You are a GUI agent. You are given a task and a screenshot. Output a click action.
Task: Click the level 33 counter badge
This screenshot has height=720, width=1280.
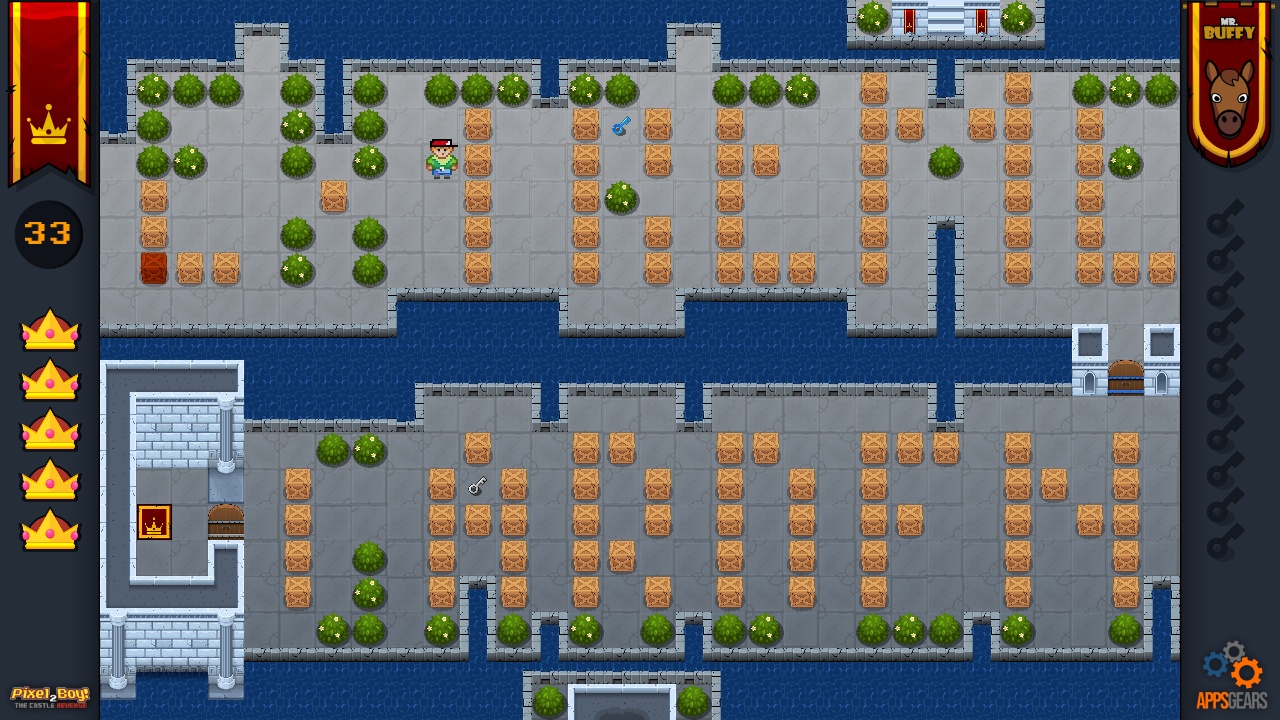click(x=47, y=234)
